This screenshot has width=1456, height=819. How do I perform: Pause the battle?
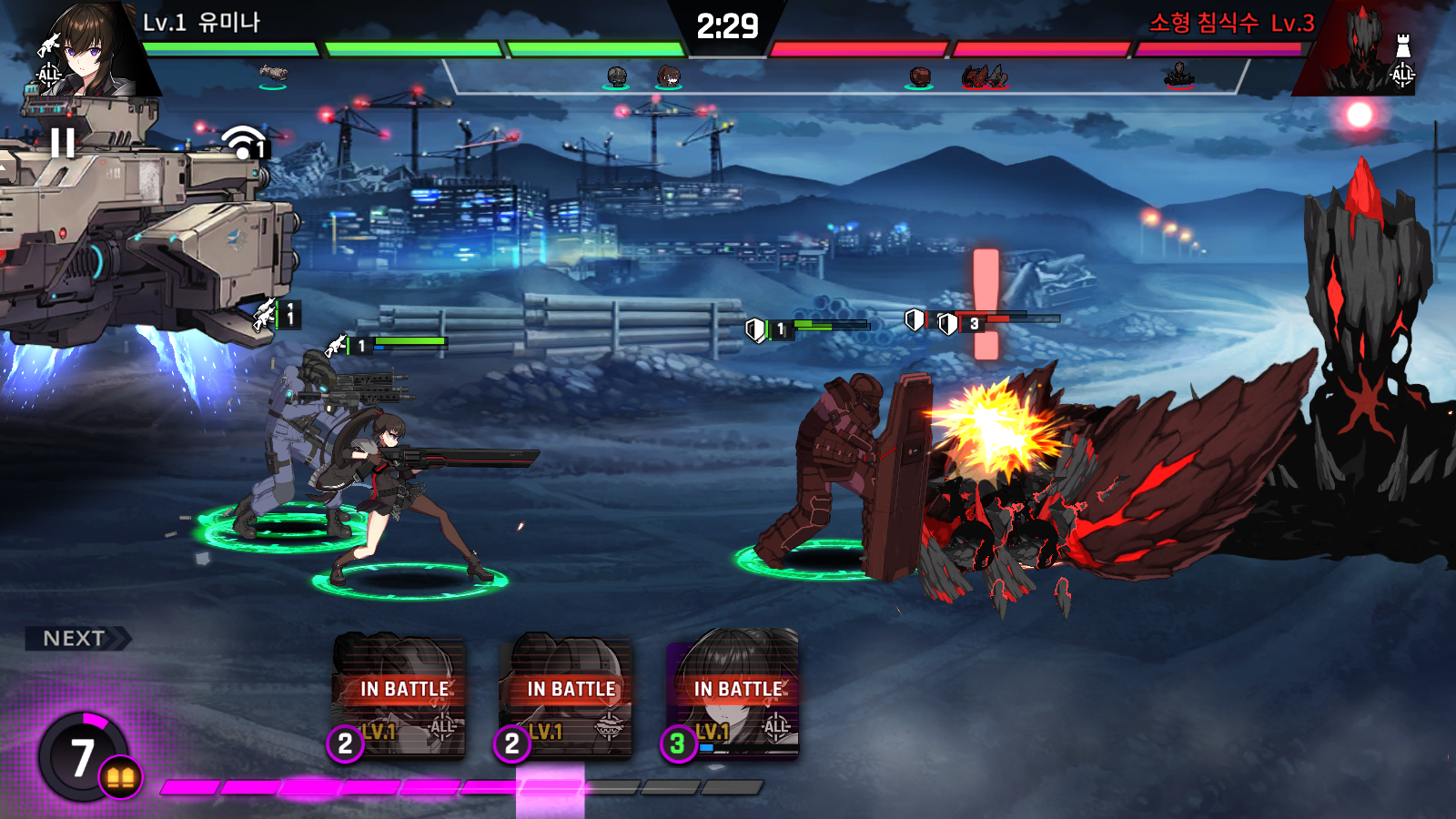63,143
